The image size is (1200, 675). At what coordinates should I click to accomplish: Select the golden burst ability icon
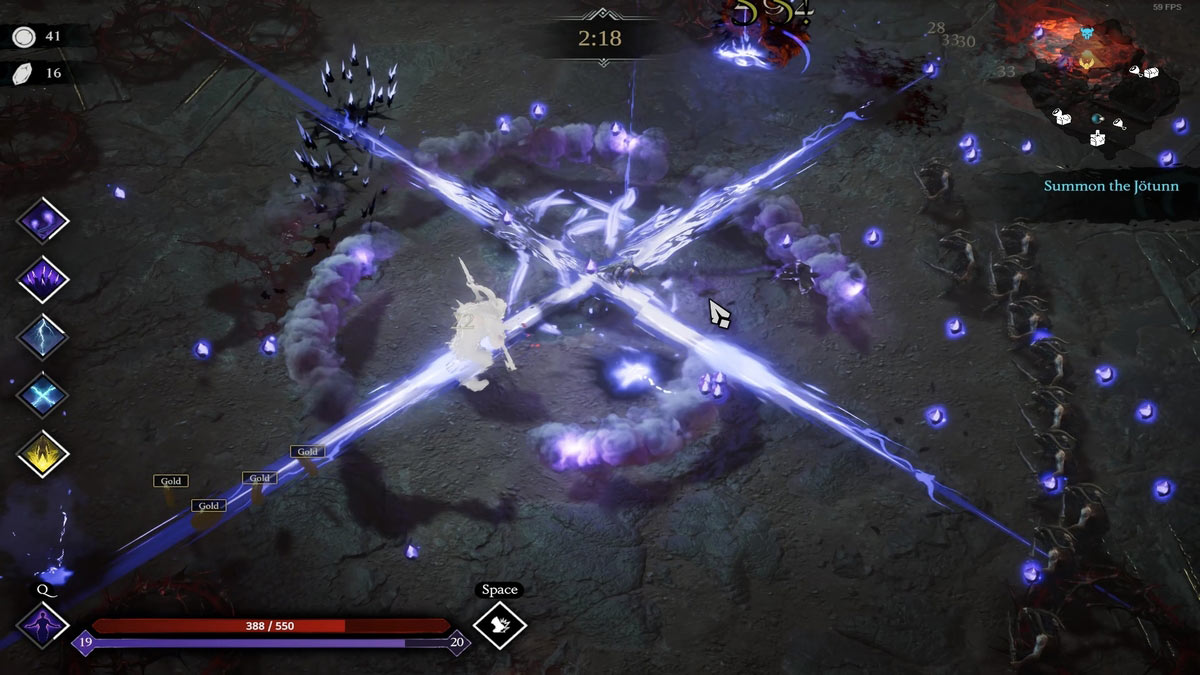[x=43, y=453]
